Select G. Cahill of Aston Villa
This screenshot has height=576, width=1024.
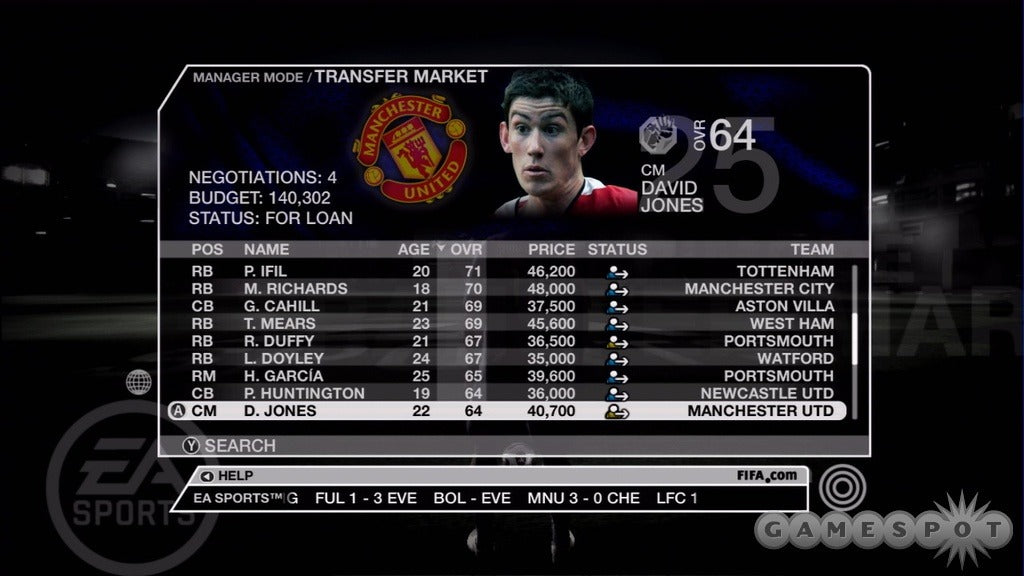[x=512, y=306]
